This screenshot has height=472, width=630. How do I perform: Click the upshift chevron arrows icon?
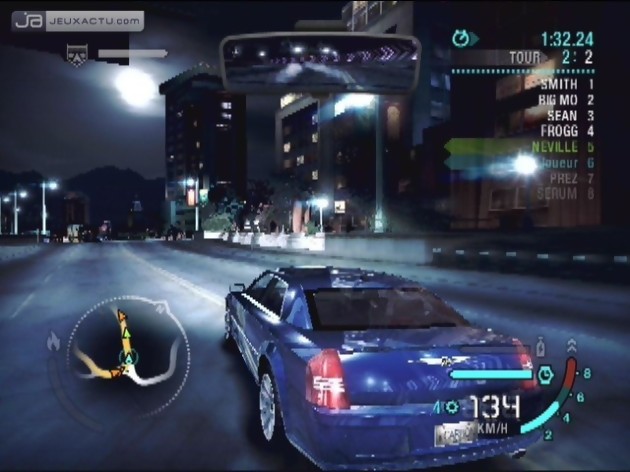tap(571, 346)
